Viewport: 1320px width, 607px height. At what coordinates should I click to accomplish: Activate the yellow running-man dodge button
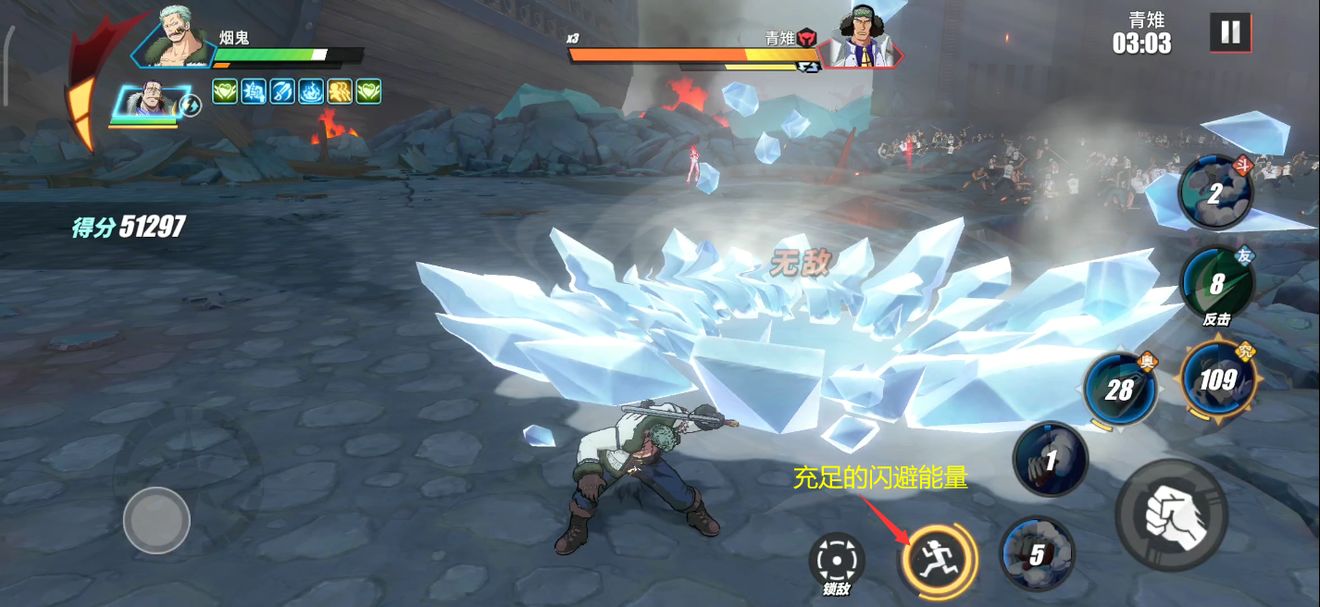pyautogui.click(x=937, y=557)
